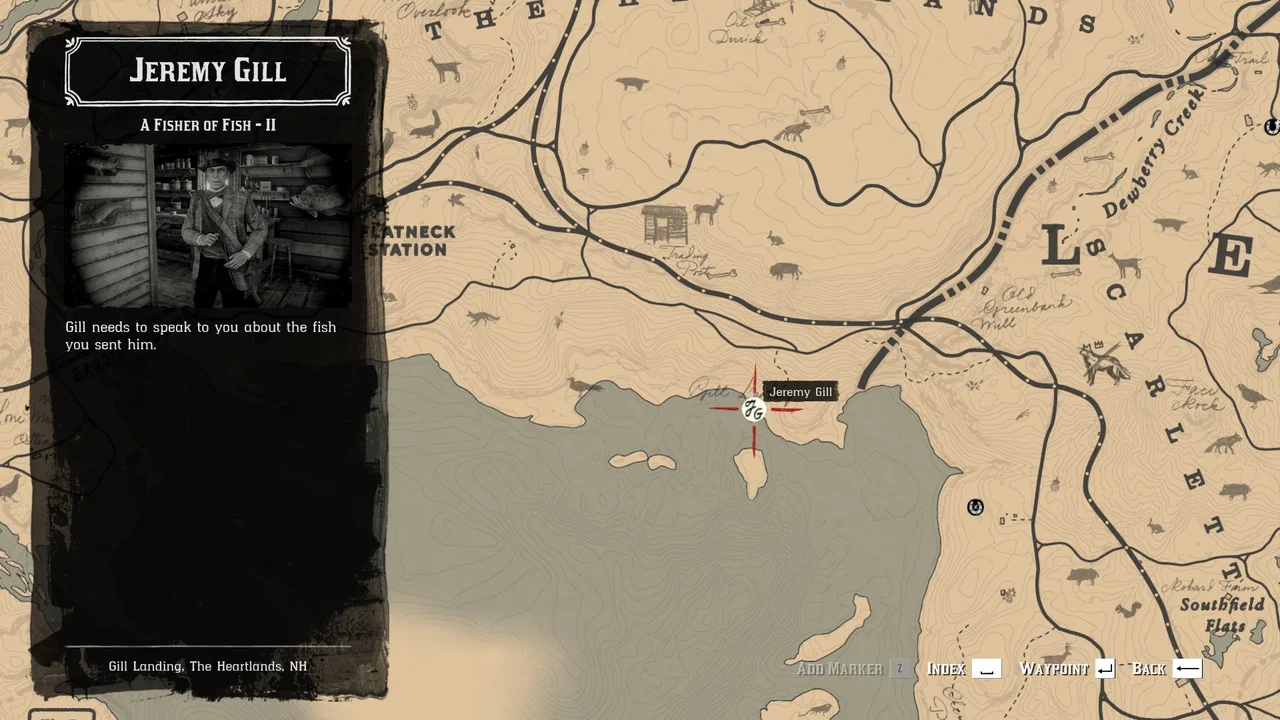Click the red crosshair marker at Gill Landing

point(753,408)
